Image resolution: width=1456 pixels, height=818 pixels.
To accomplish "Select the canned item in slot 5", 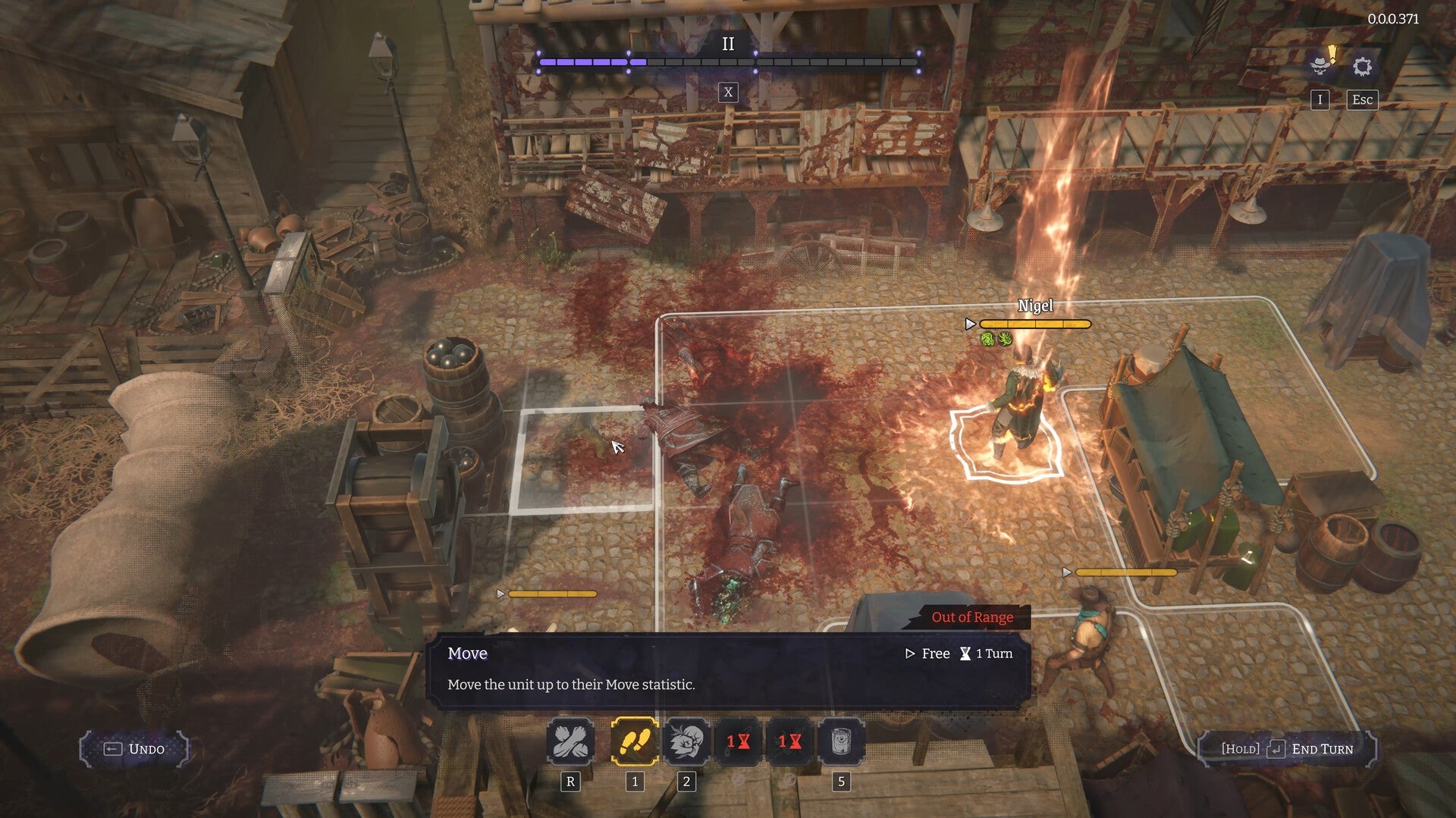I will [840, 743].
